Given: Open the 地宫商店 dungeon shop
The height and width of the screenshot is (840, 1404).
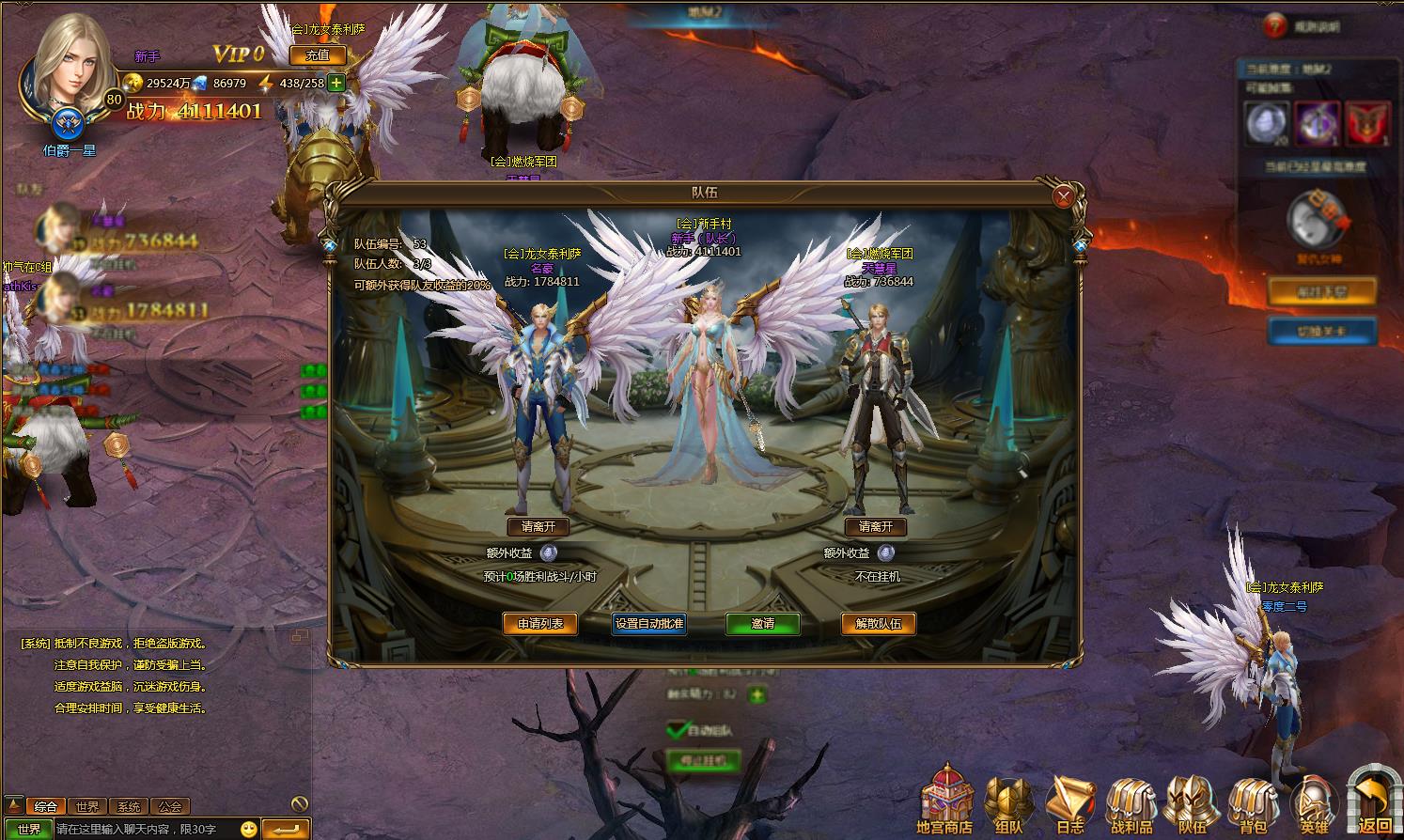Looking at the screenshot, I should (944, 800).
